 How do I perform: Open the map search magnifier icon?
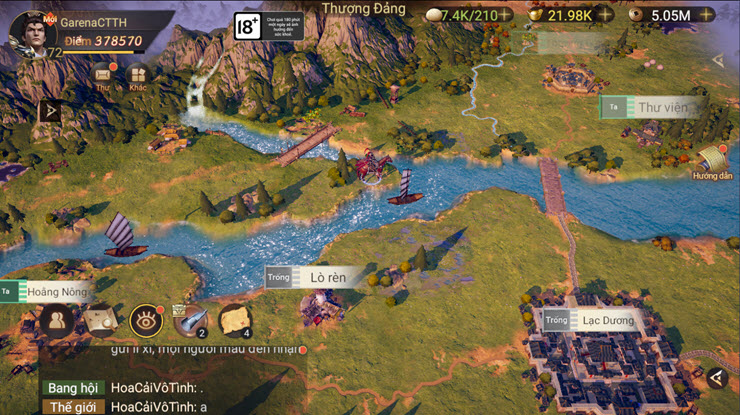tap(100, 320)
